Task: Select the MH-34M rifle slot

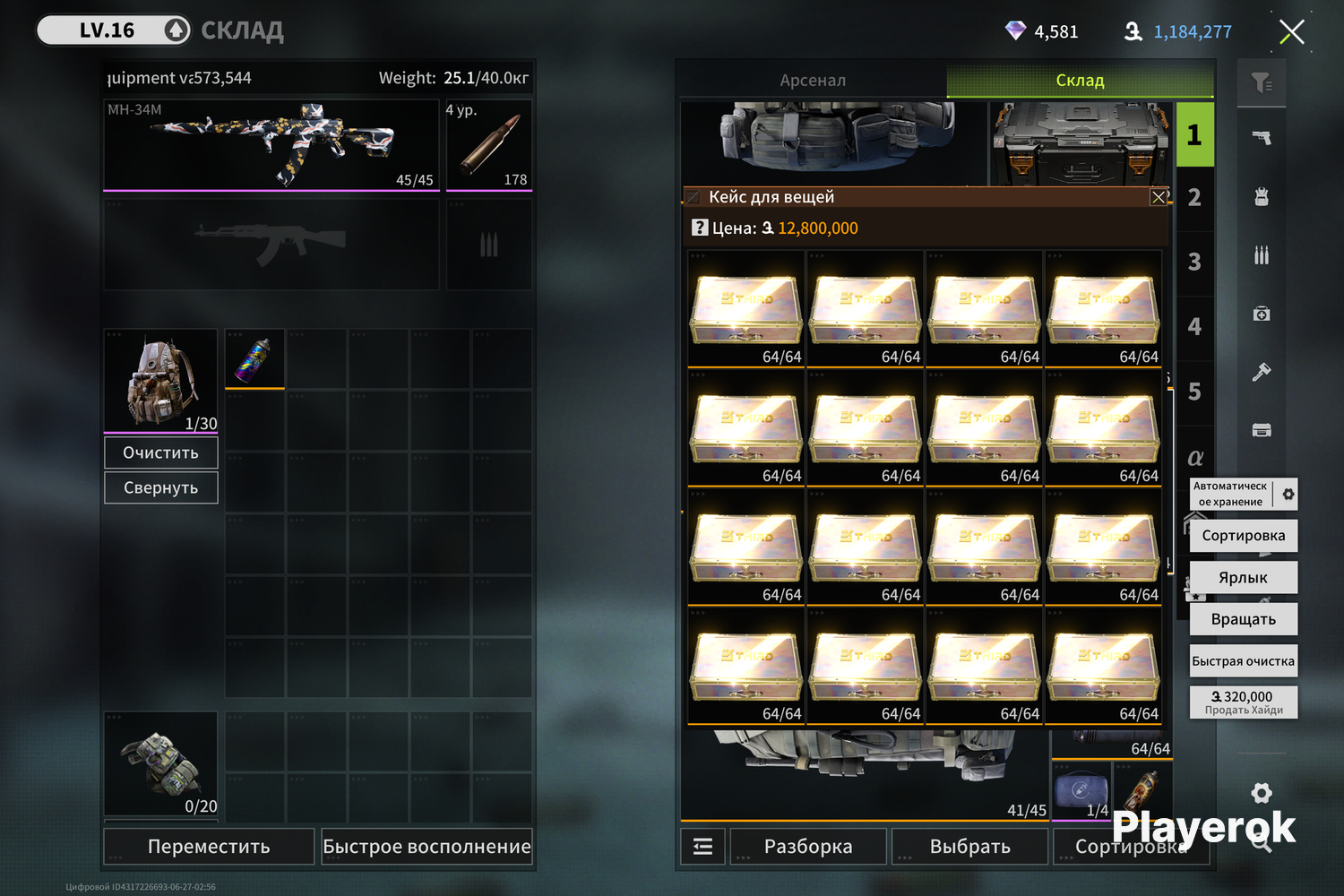Action: [271, 145]
